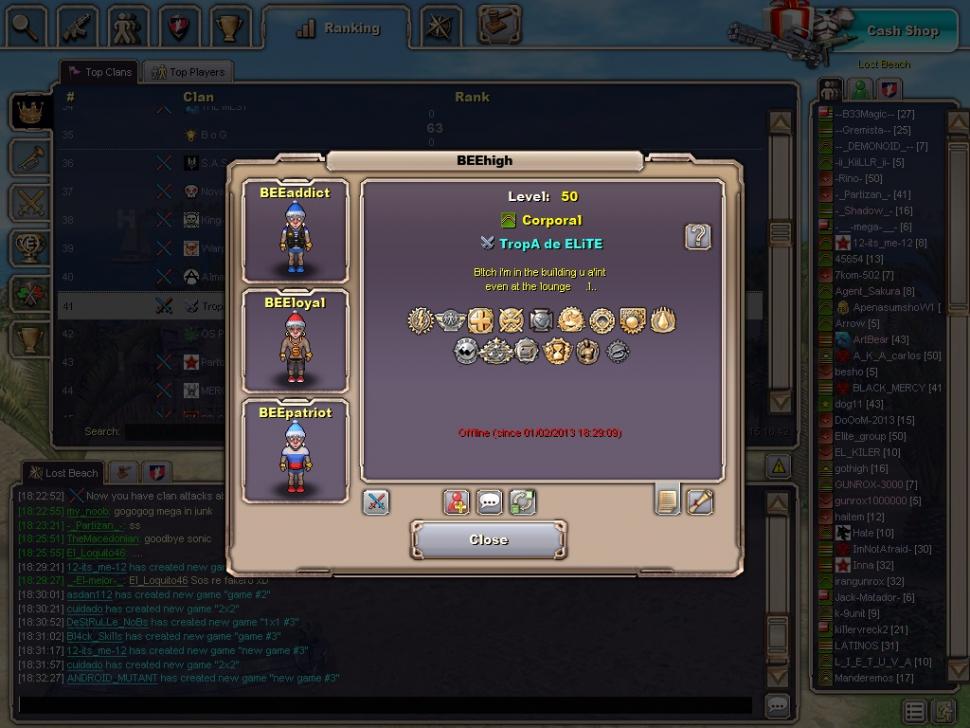Inspect the water drop medal
970x728 pixels.
pos(662,320)
